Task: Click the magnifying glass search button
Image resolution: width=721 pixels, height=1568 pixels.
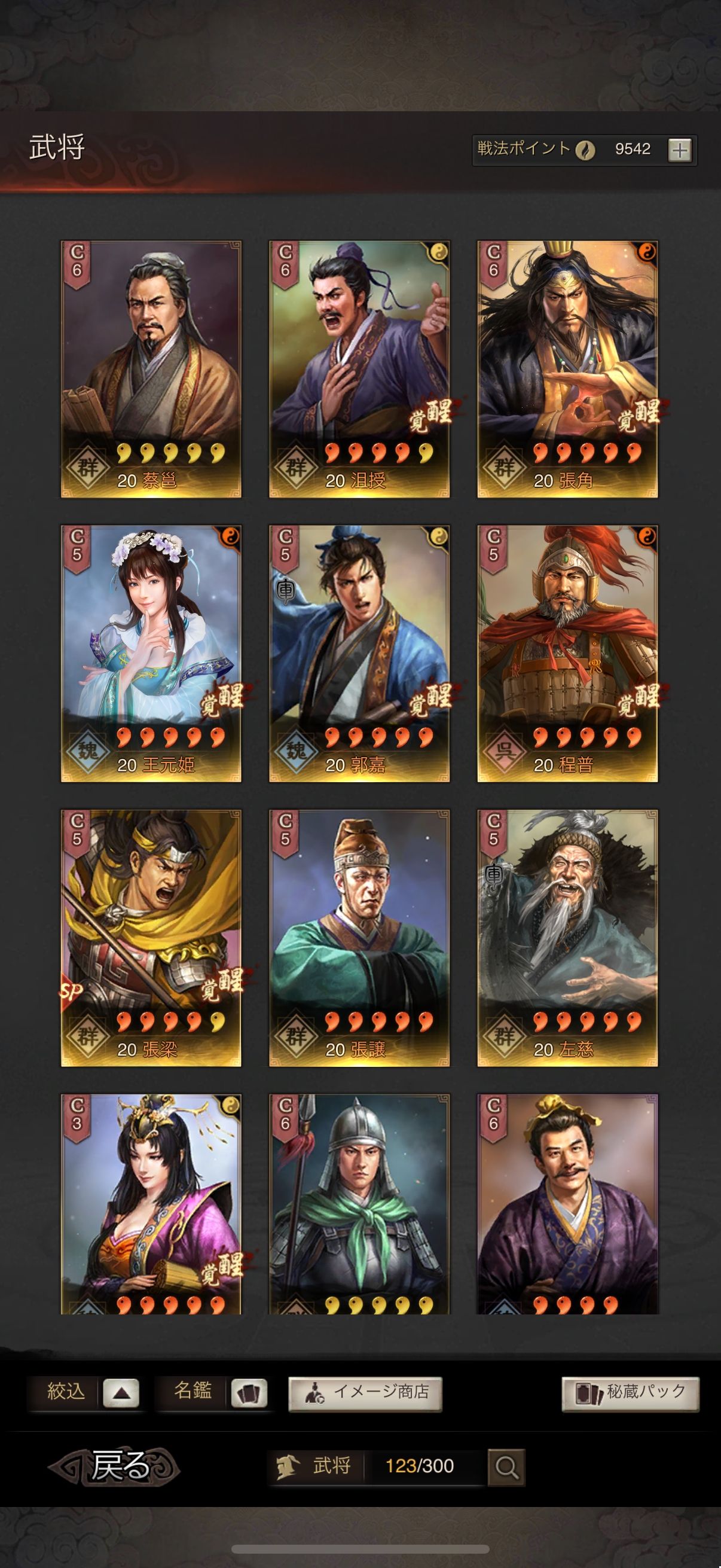Action: 506,1466
